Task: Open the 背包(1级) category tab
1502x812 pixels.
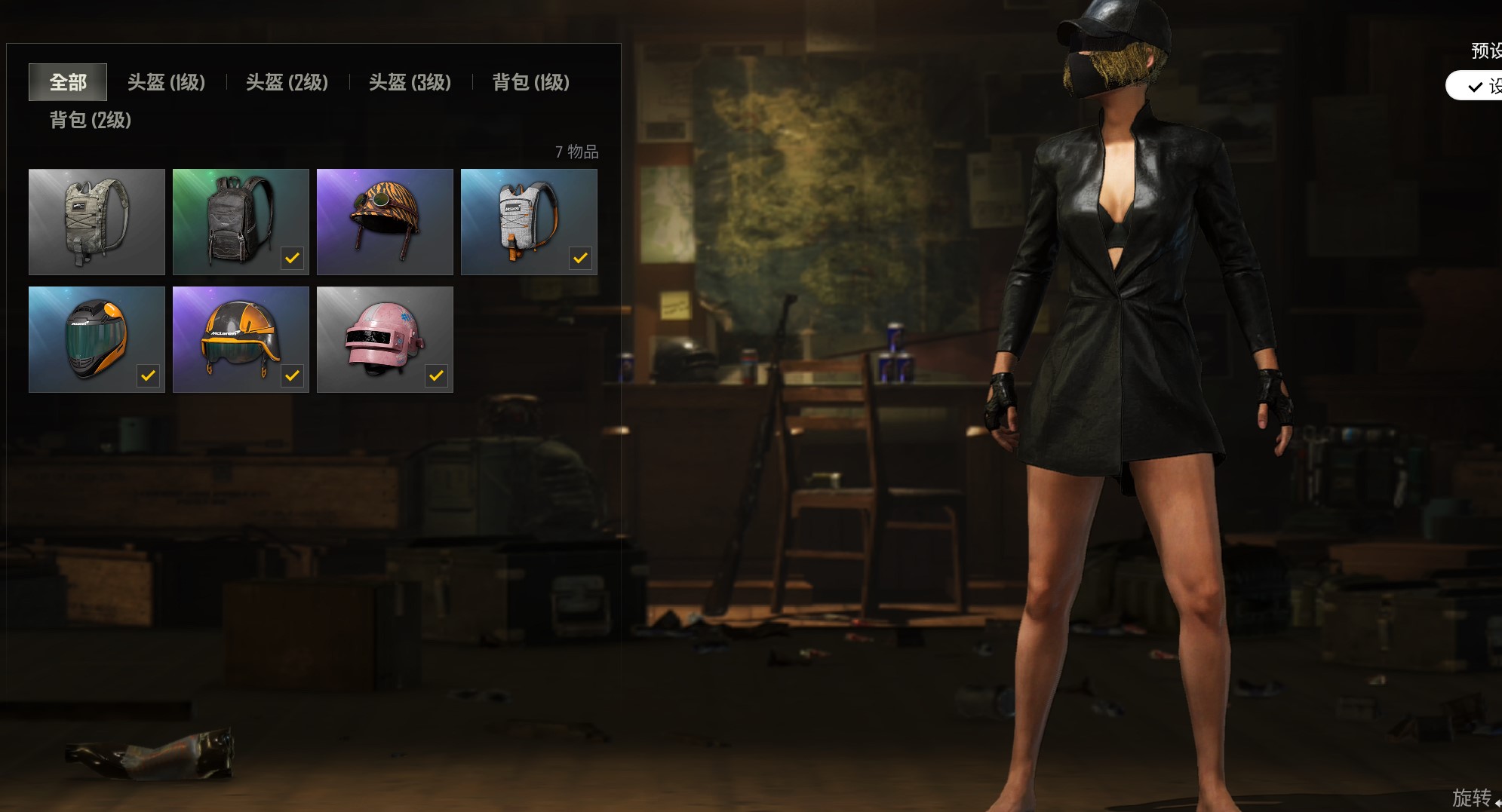Action: coord(530,83)
